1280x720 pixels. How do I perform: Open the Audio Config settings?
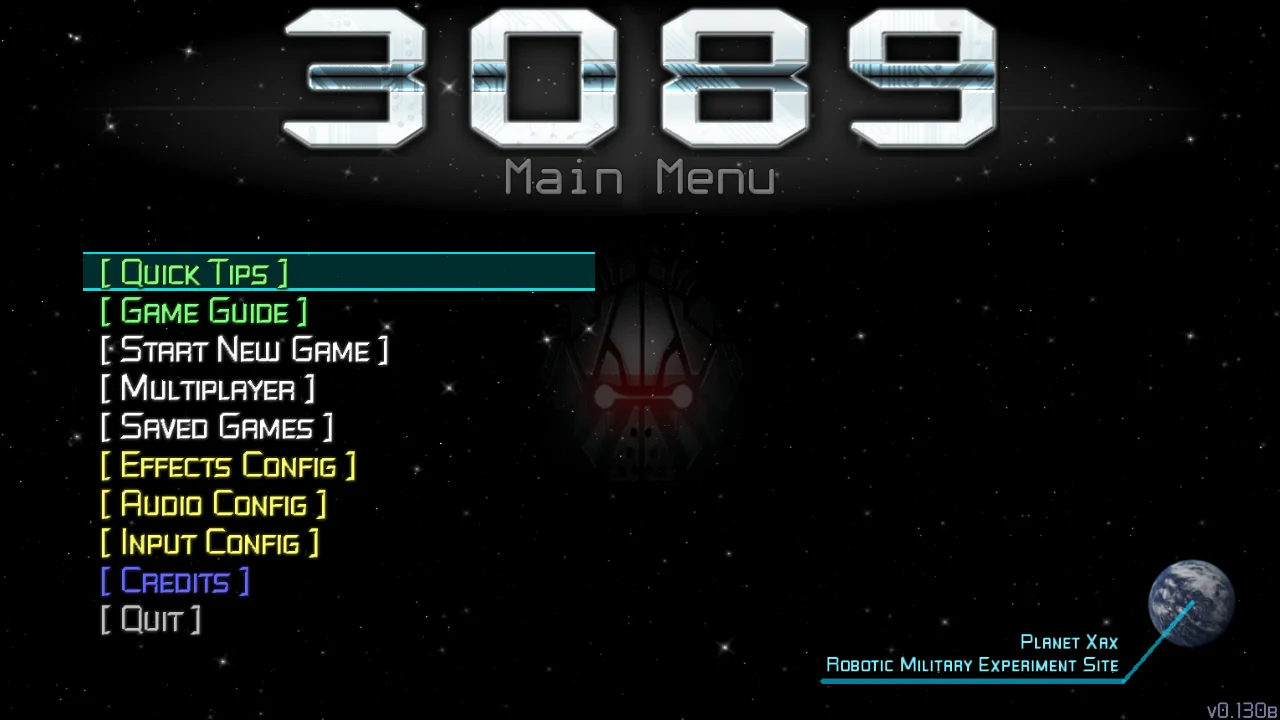click(212, 503)
